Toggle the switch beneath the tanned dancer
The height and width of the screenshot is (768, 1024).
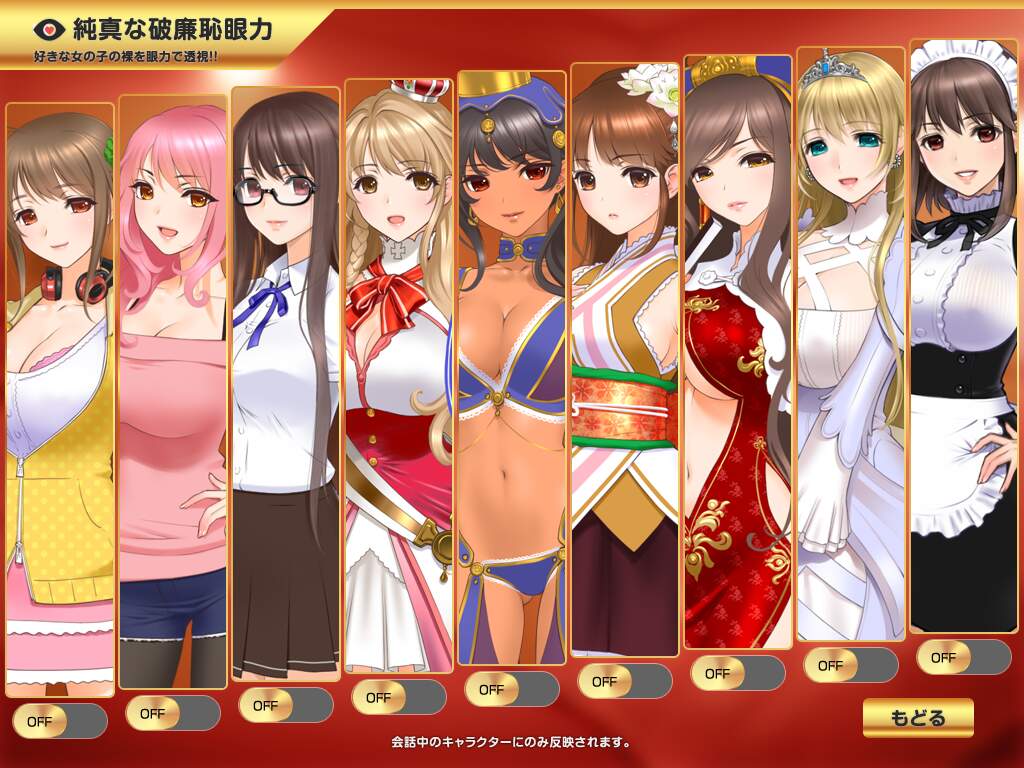click(512, 689)
